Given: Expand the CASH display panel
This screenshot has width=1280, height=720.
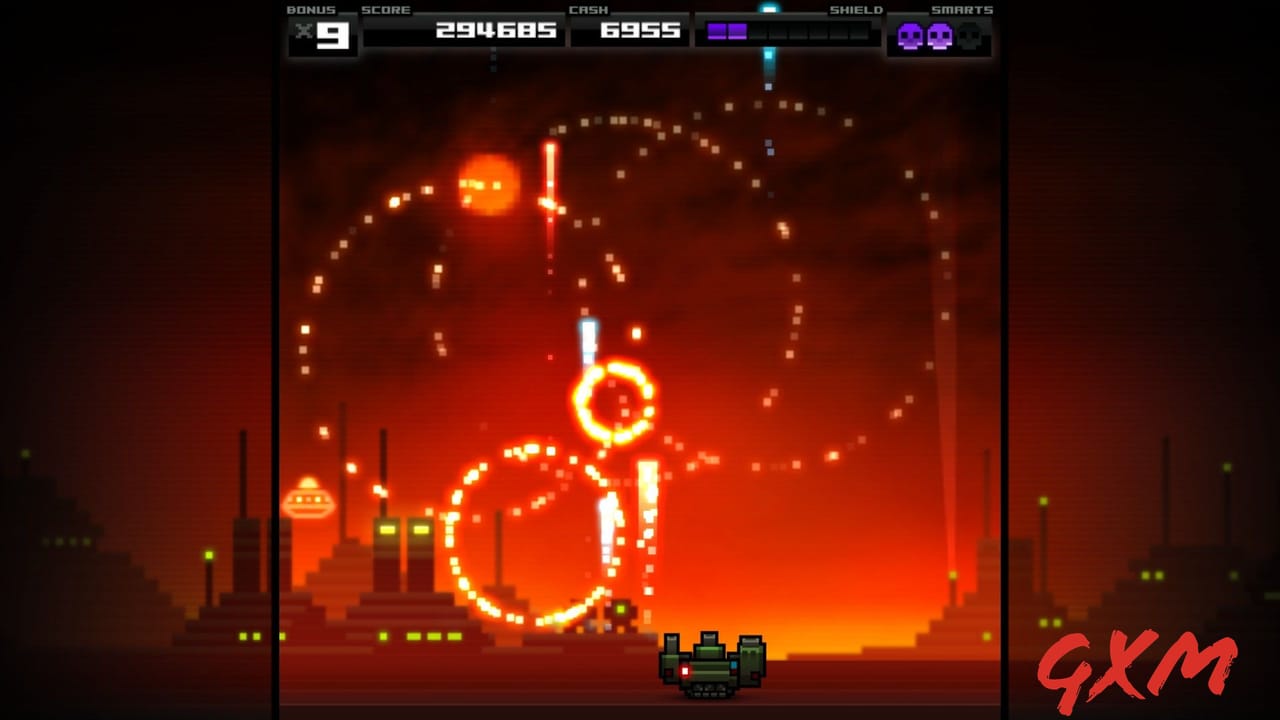Looking at the screenshot, I should (629, 30).
